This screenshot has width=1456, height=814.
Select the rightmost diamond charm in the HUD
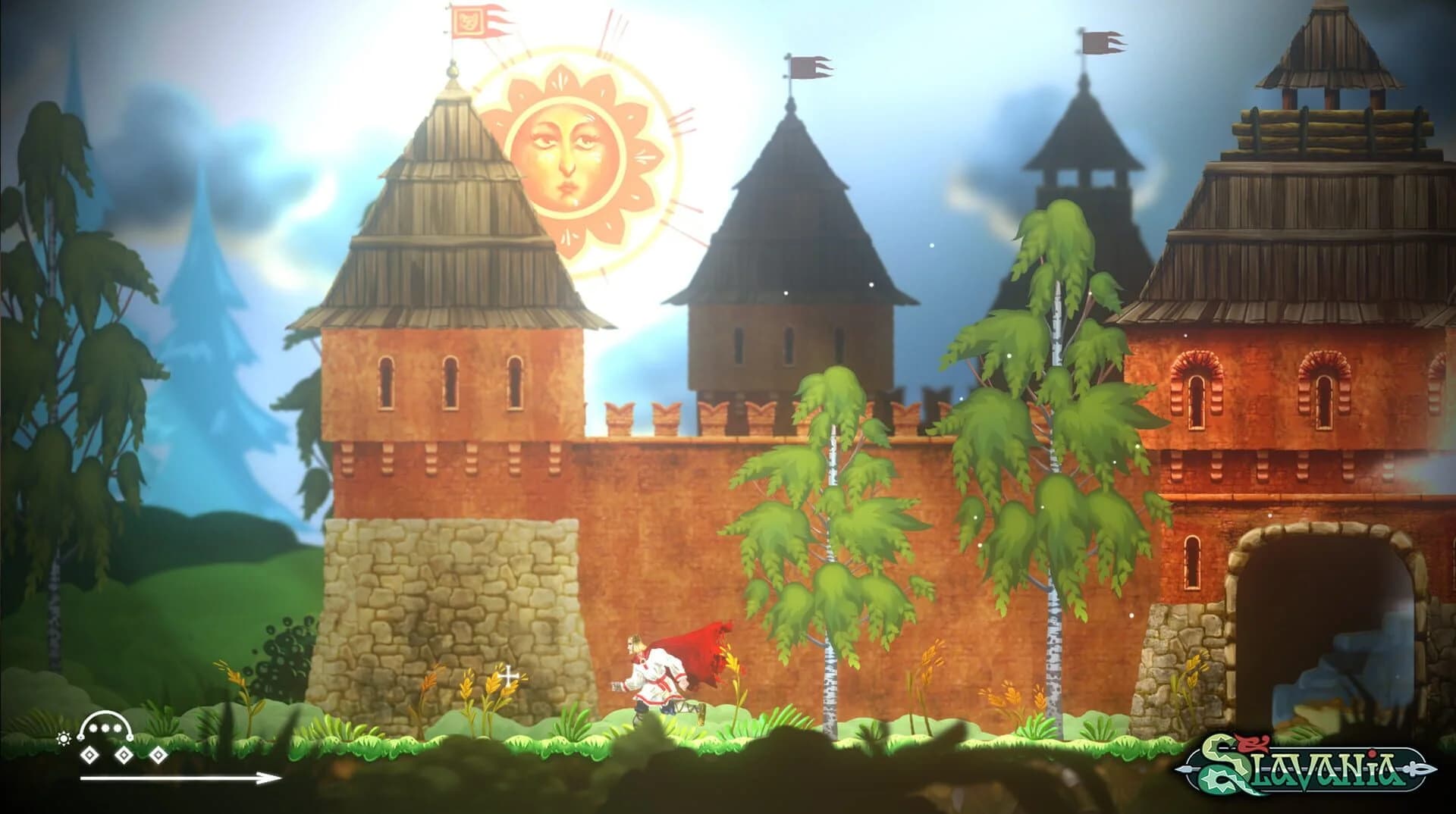(158, 755)
